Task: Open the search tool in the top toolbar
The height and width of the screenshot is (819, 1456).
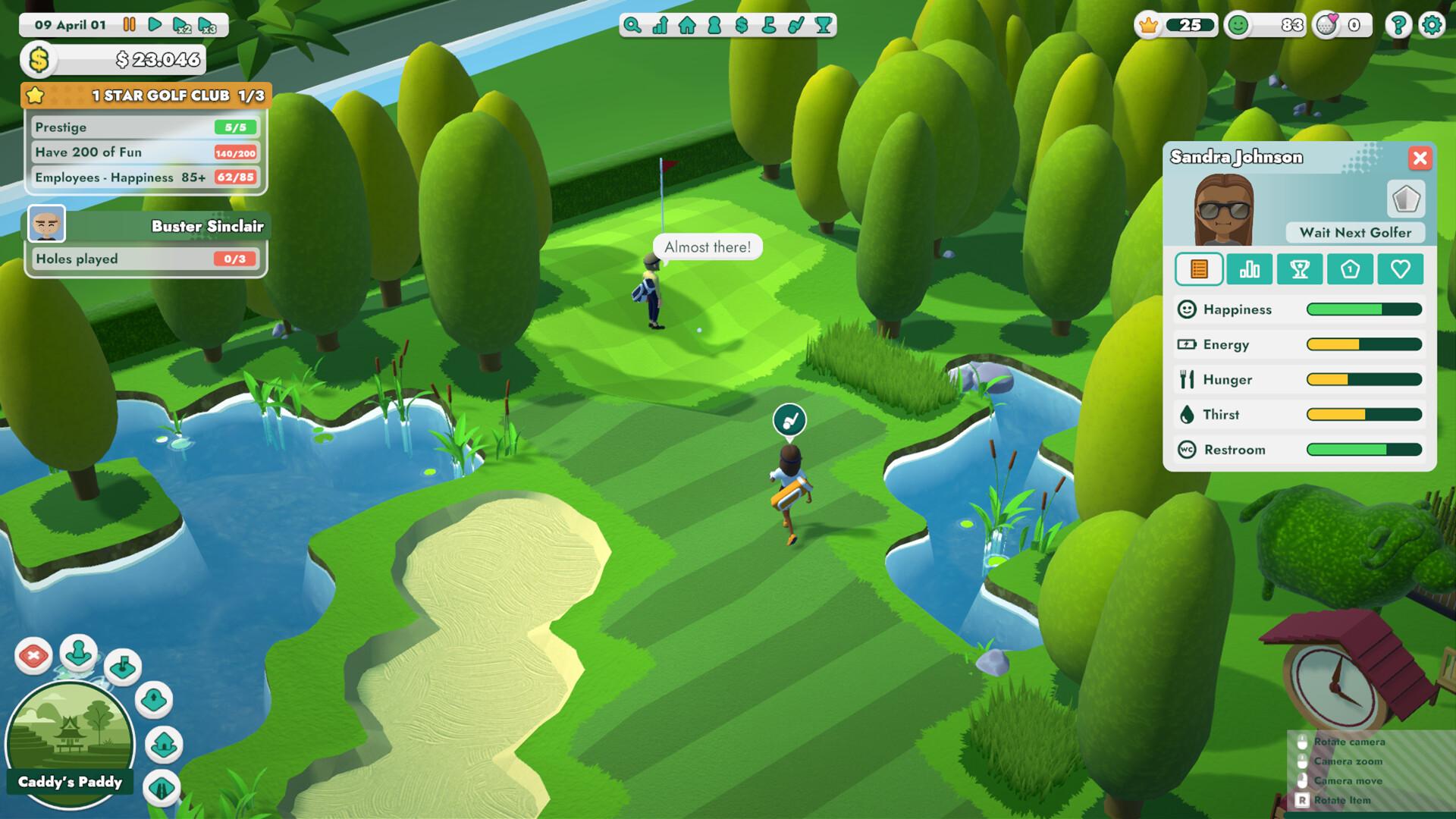Action: click(x=633, y=25)
